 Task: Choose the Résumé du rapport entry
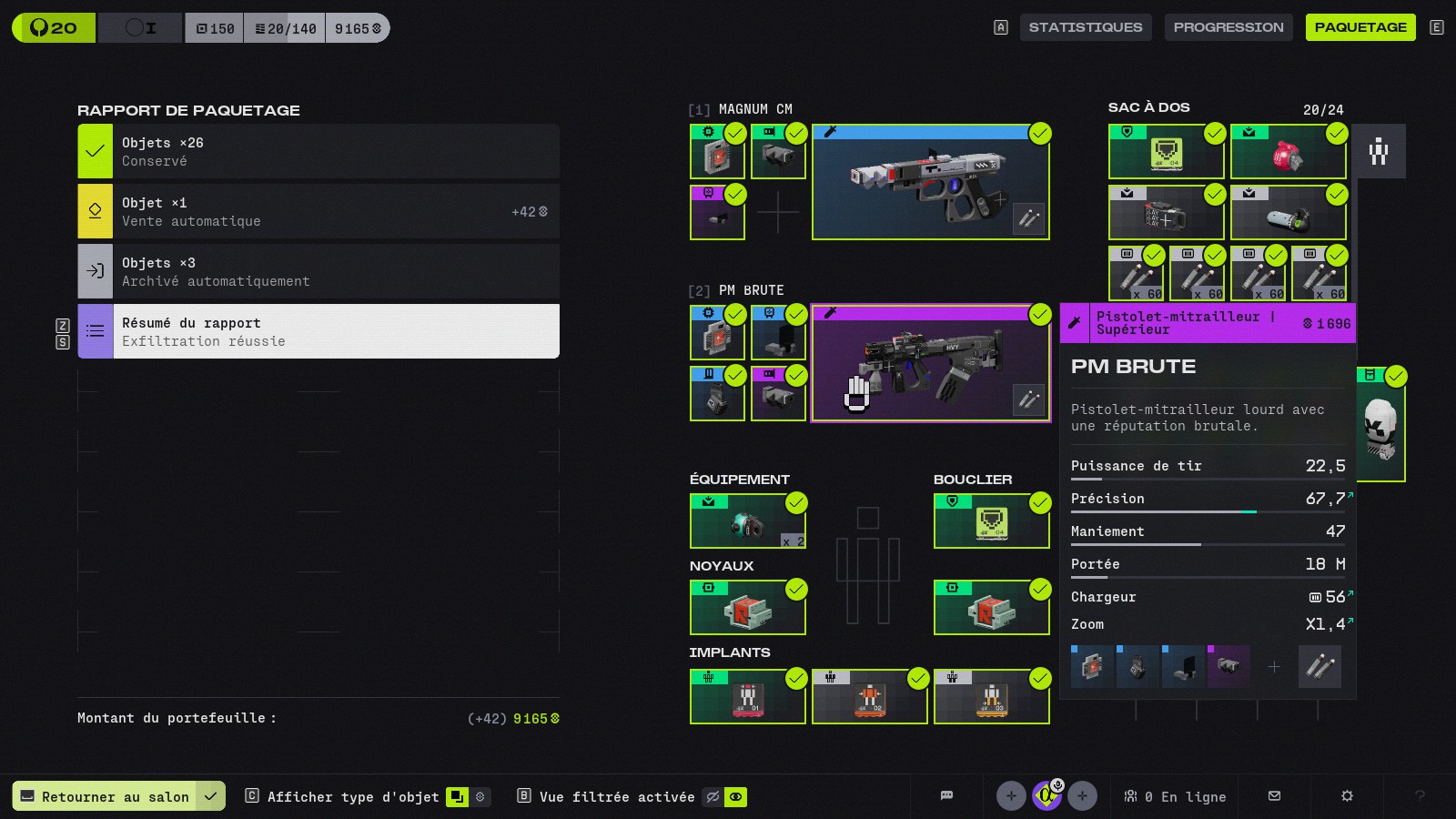[x=318, y=331]
